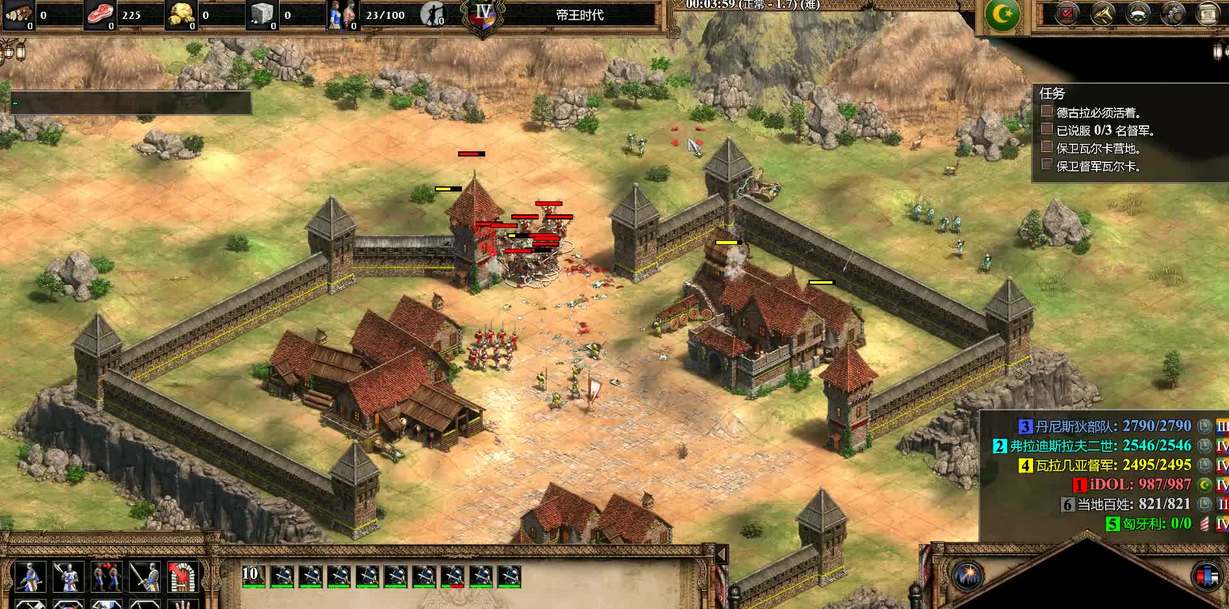Image resolution: width=1229 pixels, height=609 pixels.
Task: Collapse the unit panel using arrow button
Action: click(719, 554)
